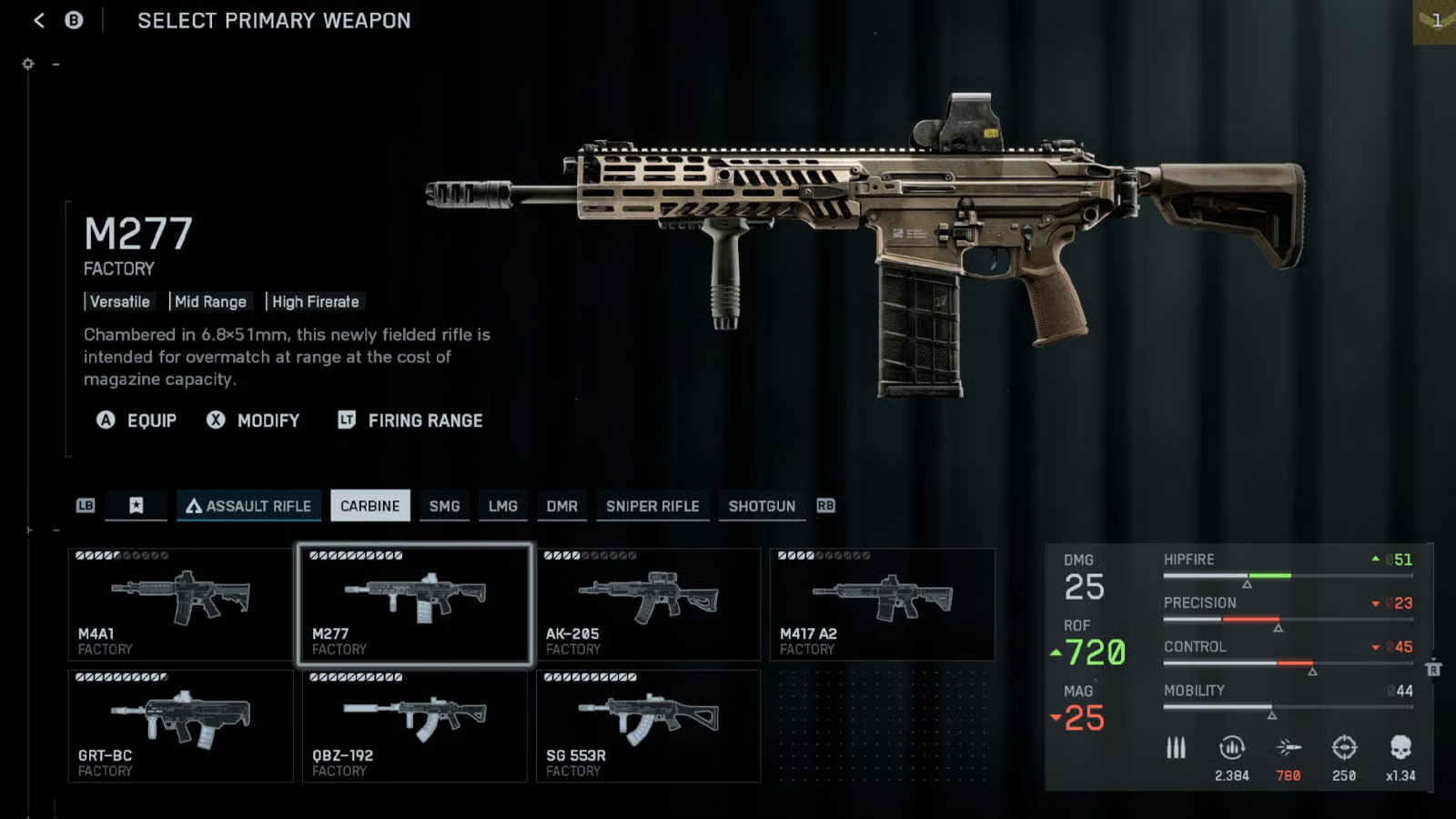1456x819 pixels.
Task: Open the SMG weapon tab
Action: [444, 506]
